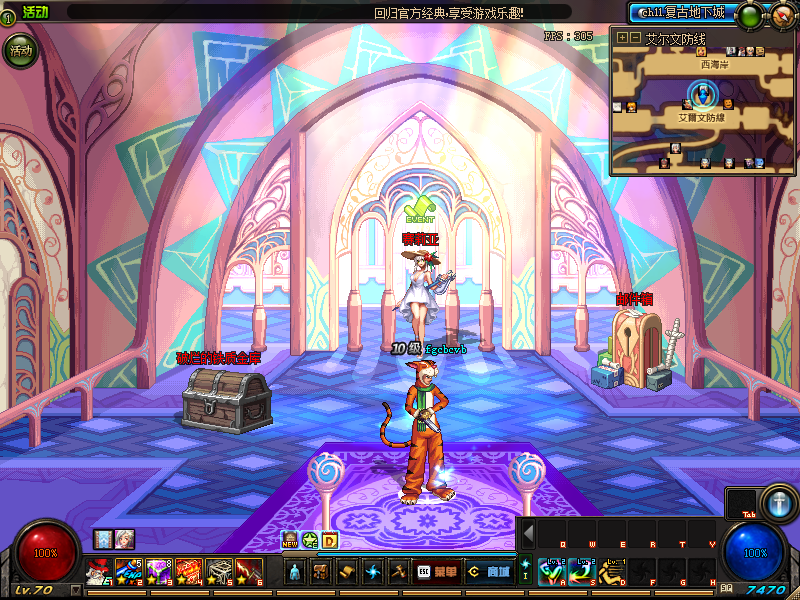Click the minimap zoom-out minus button
The height and width of the screenshot is (600, 800).
pos(635,38)
